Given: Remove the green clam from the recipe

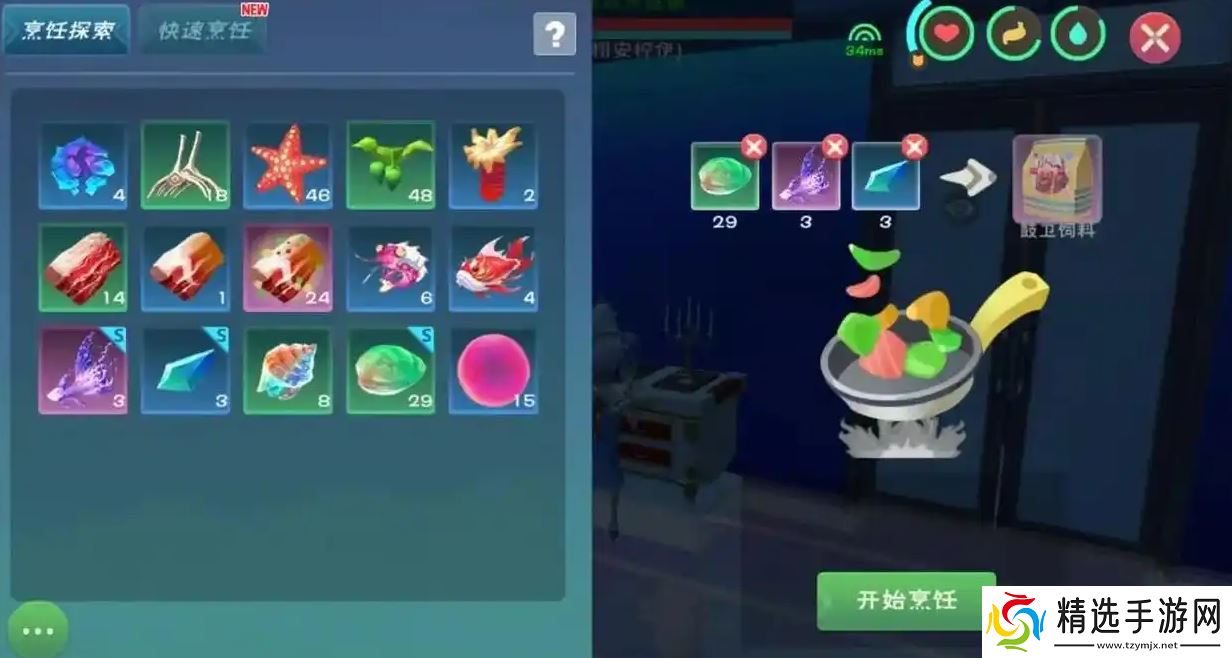Looking at the screenshot, I should [754, 148].
